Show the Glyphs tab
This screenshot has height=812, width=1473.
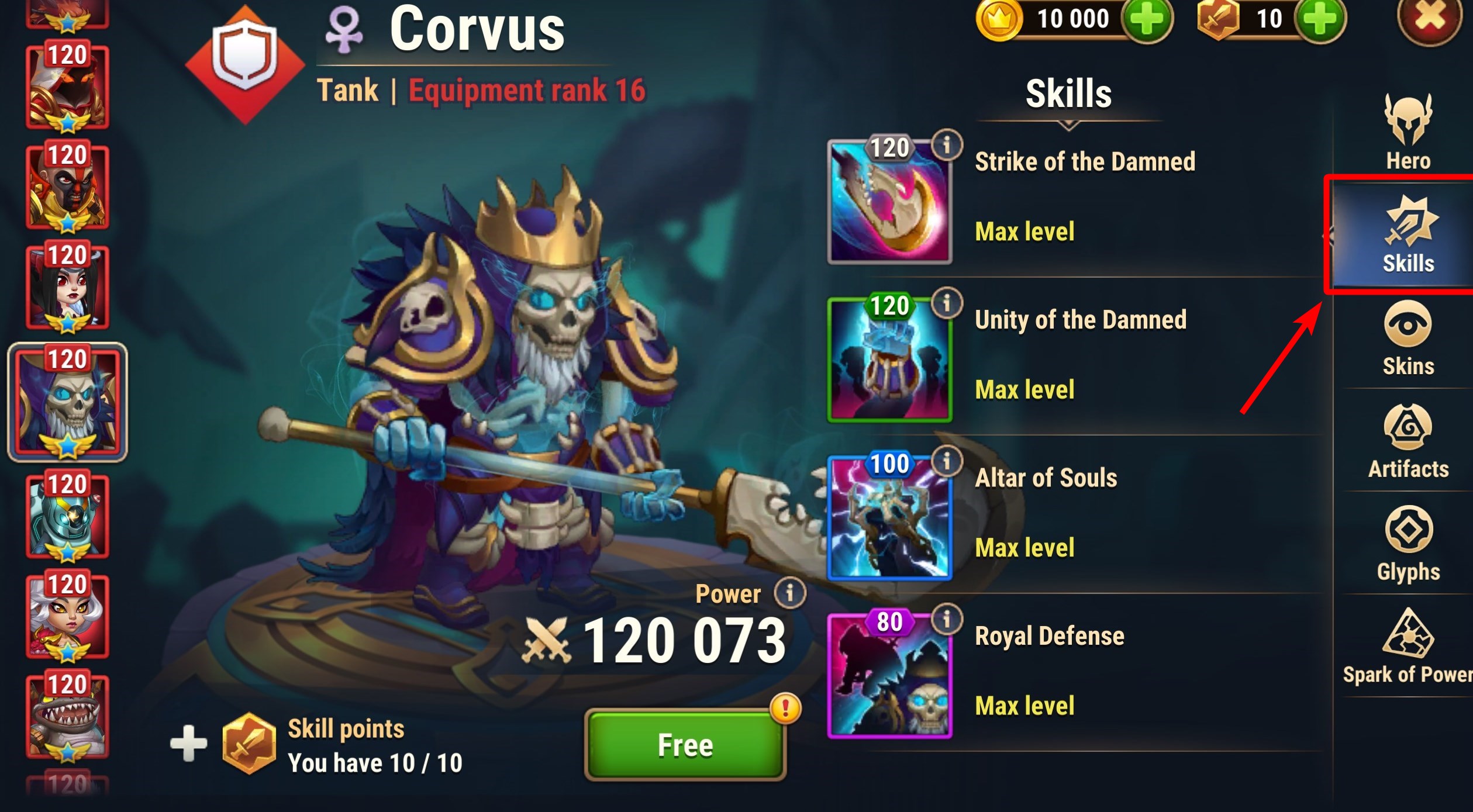pyautogui.click(x=1408, y=544)
